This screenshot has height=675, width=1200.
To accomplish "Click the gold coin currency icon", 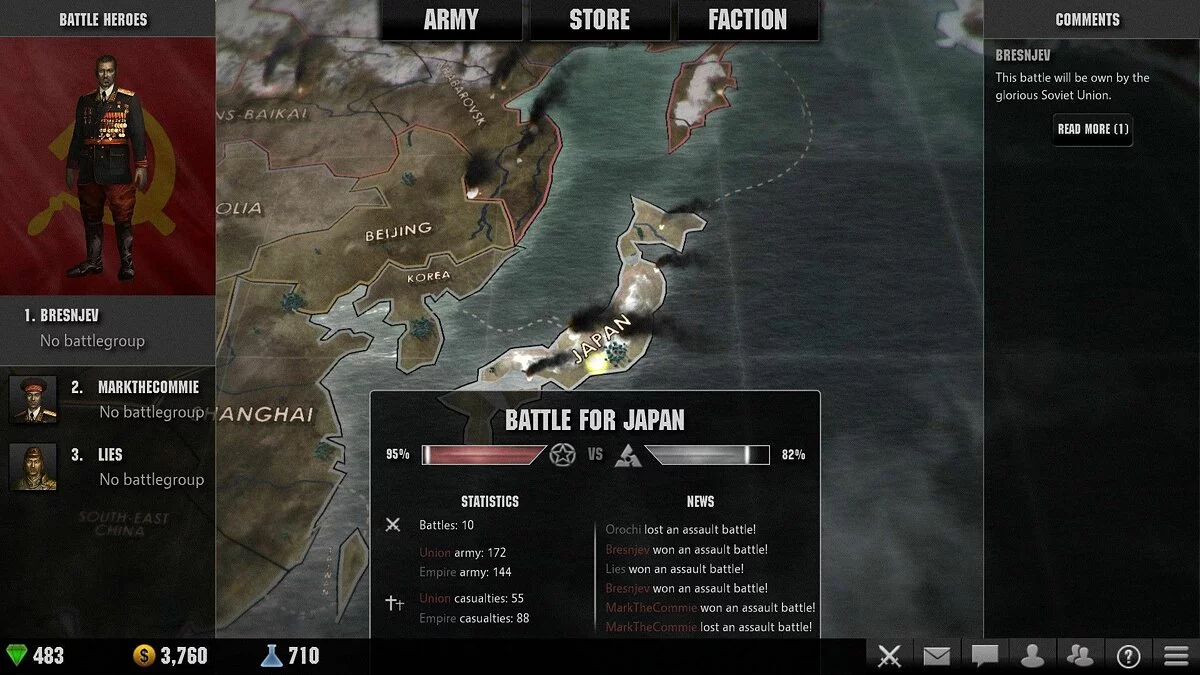I will coord(144,656).
